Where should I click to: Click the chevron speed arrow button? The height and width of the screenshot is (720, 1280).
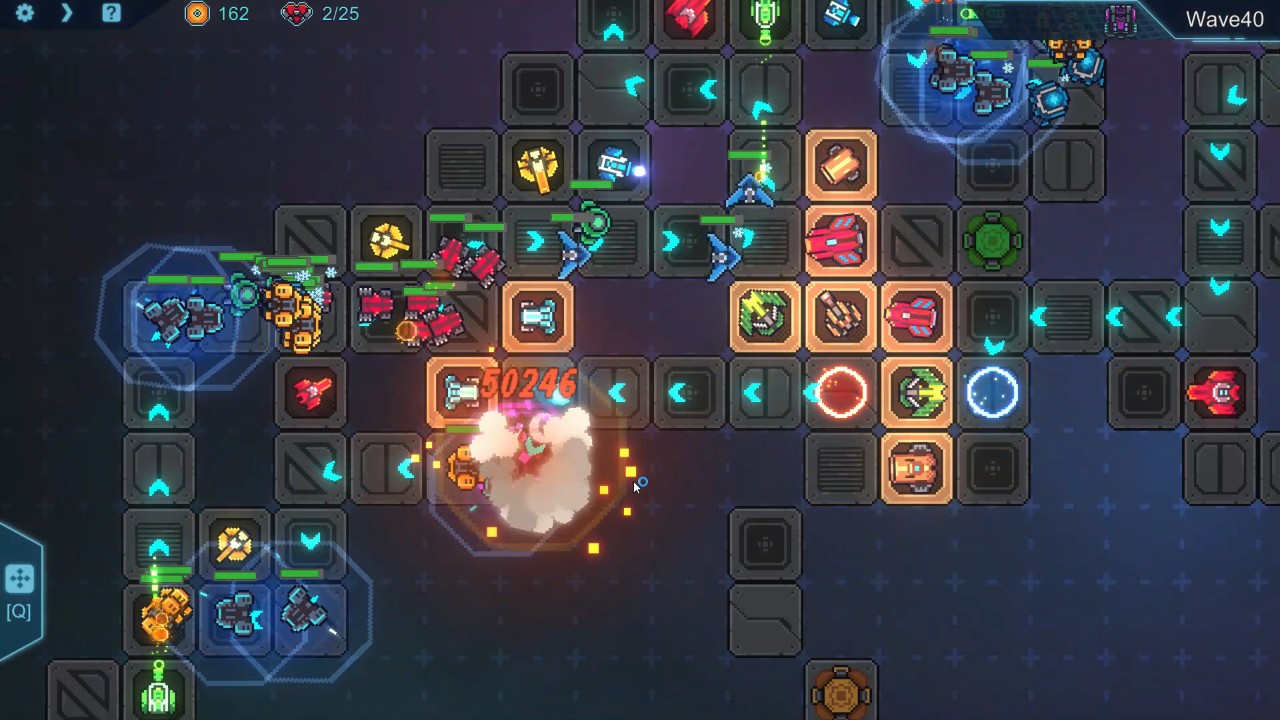click(x=67, y=13)
